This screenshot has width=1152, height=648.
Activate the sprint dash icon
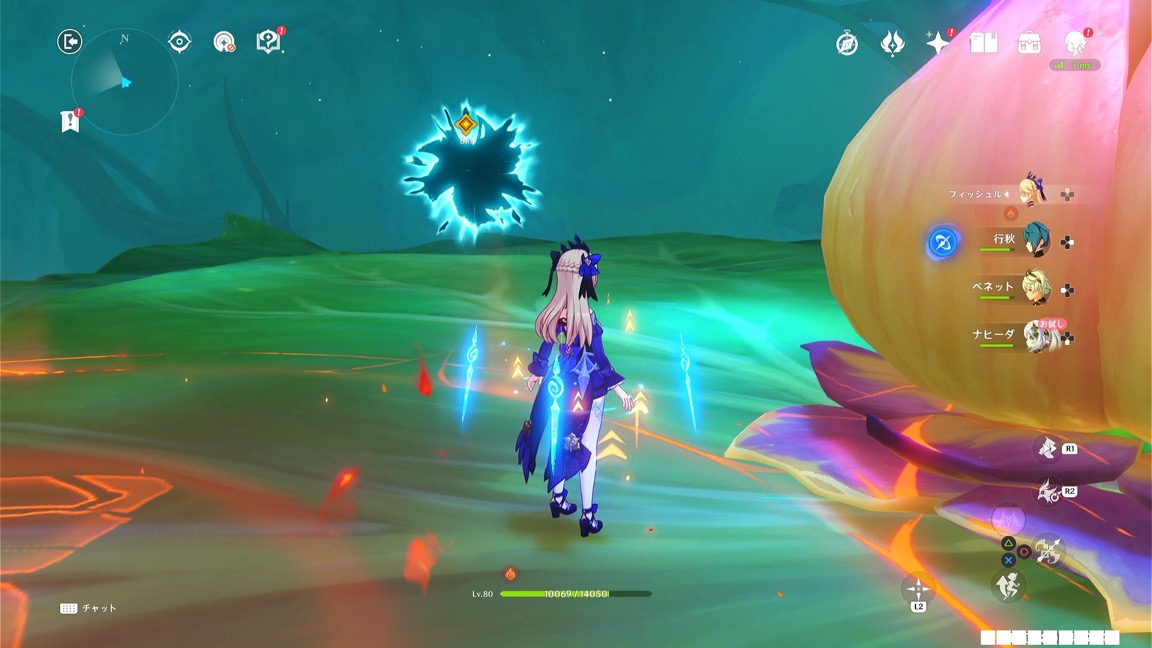pos(1007,586)
